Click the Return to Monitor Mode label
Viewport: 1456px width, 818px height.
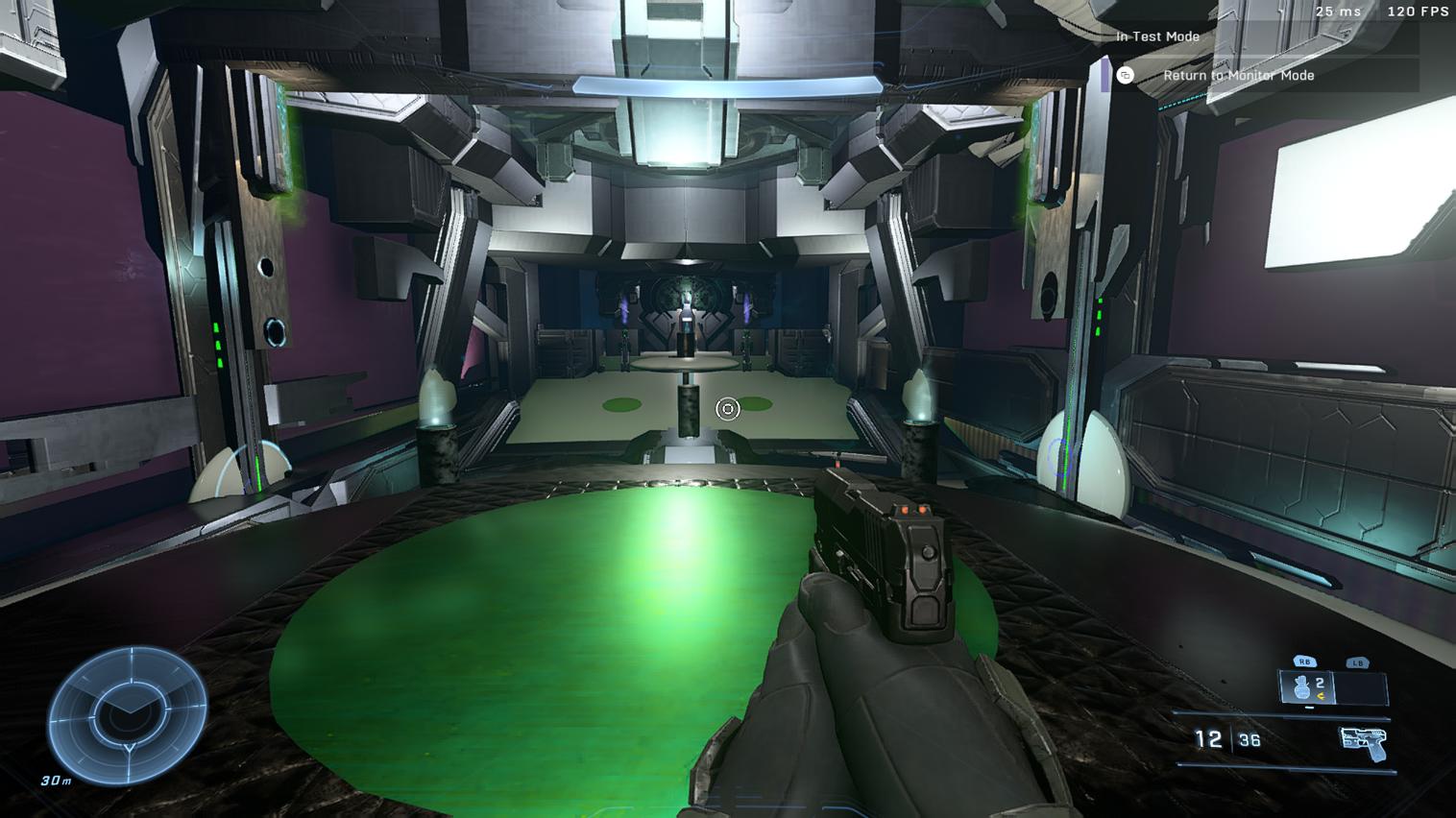1239,75
